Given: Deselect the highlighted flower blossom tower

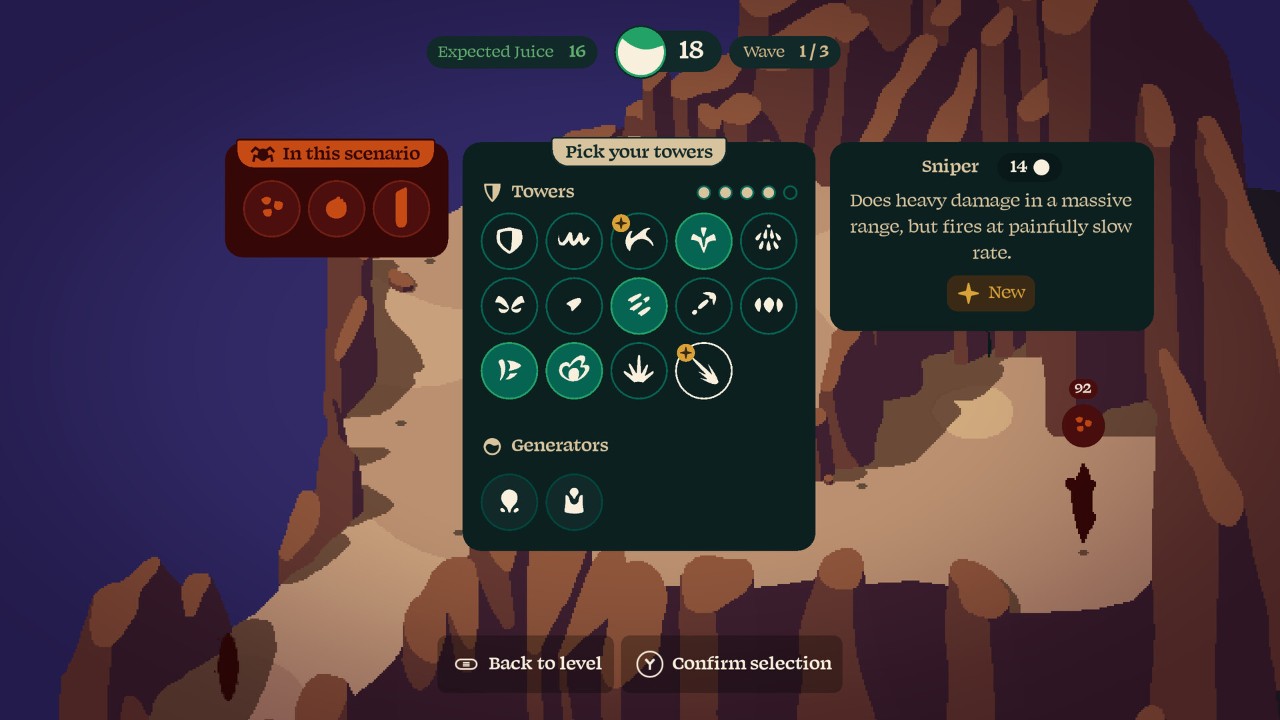Looking at the screenshot, I should click(574, 371).
